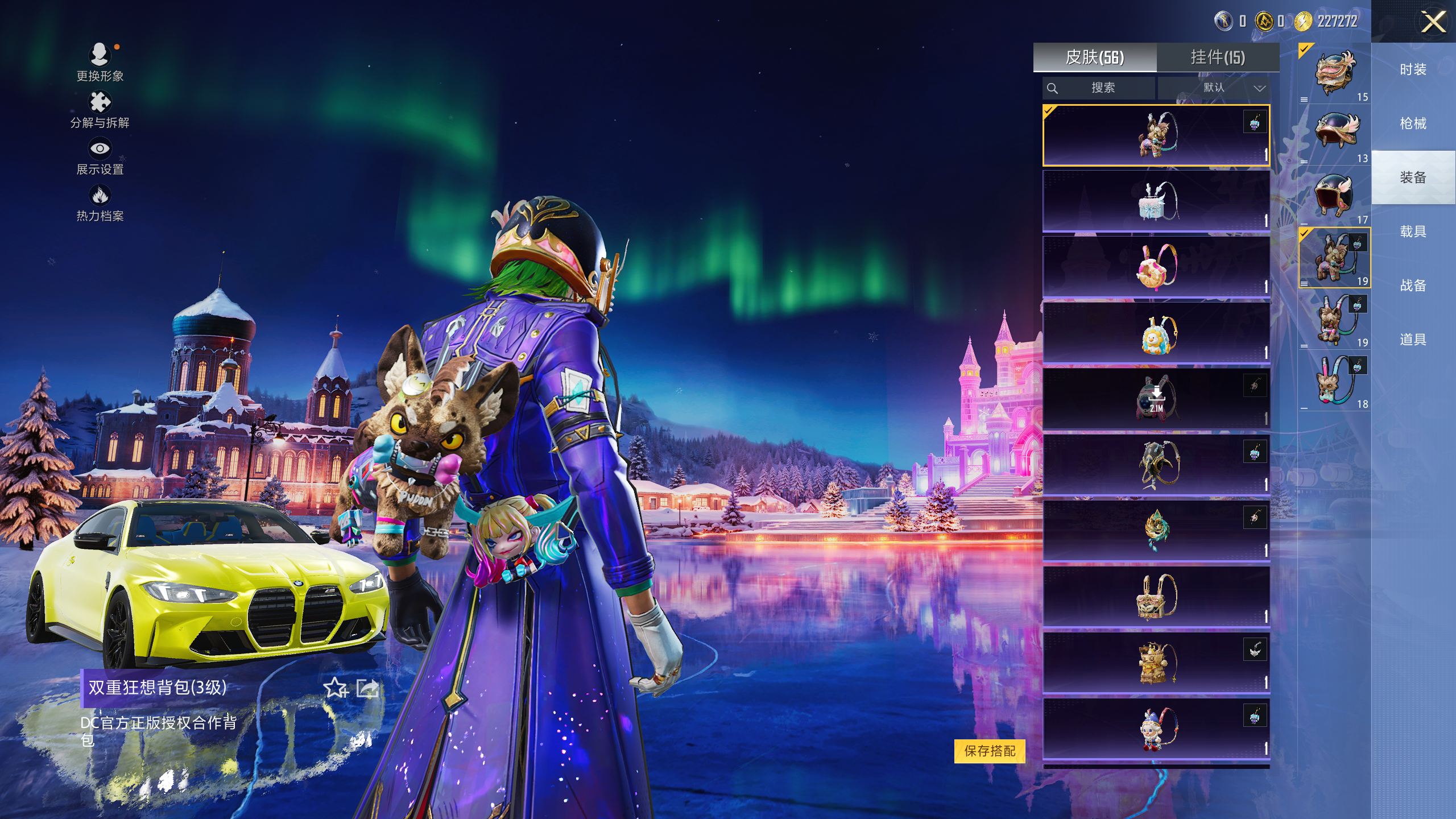Open the 时装 category
Screen dimensions: 1456x819
click(x=1413, y=69)
